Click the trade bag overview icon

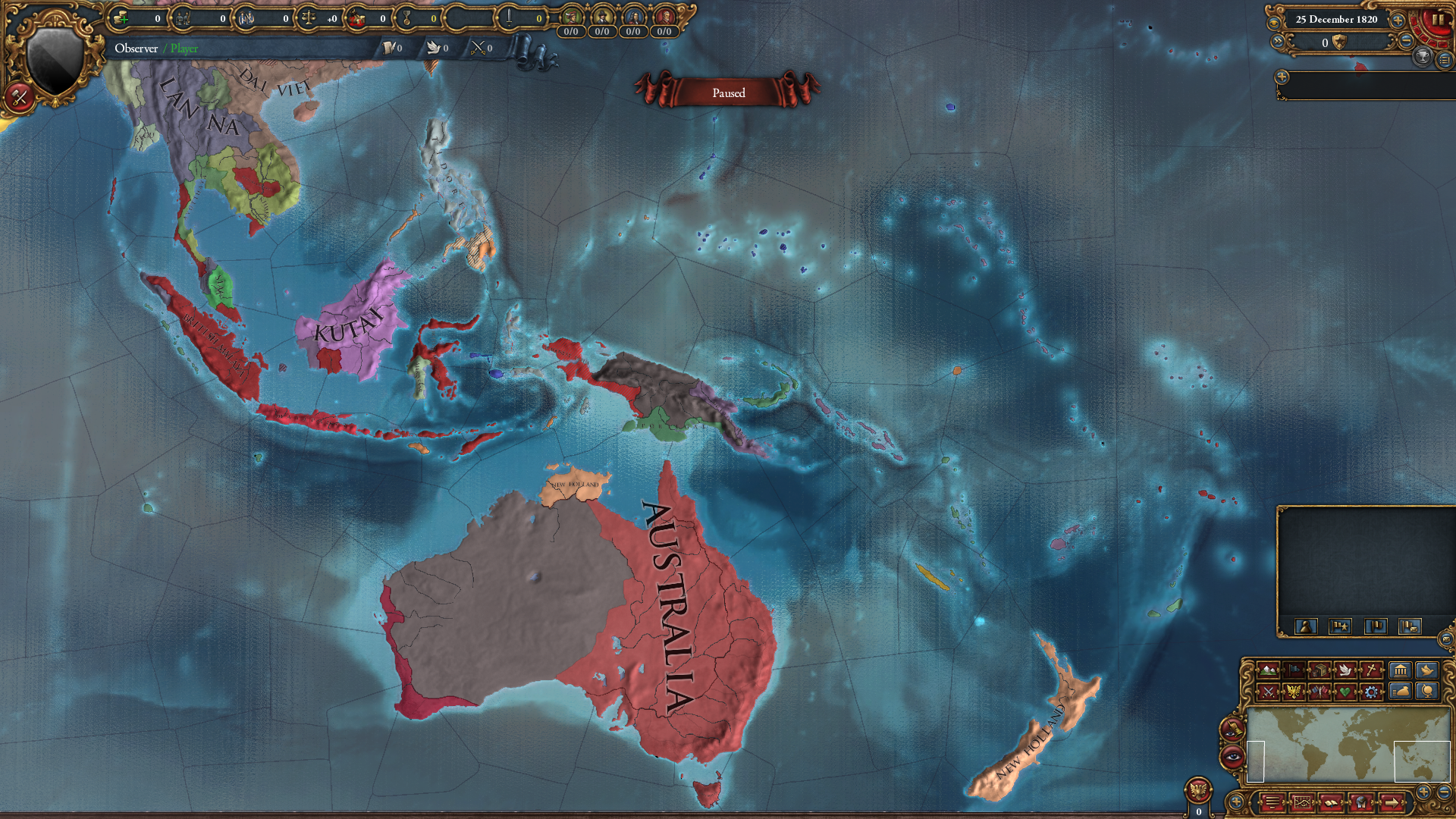[1401, 692]
